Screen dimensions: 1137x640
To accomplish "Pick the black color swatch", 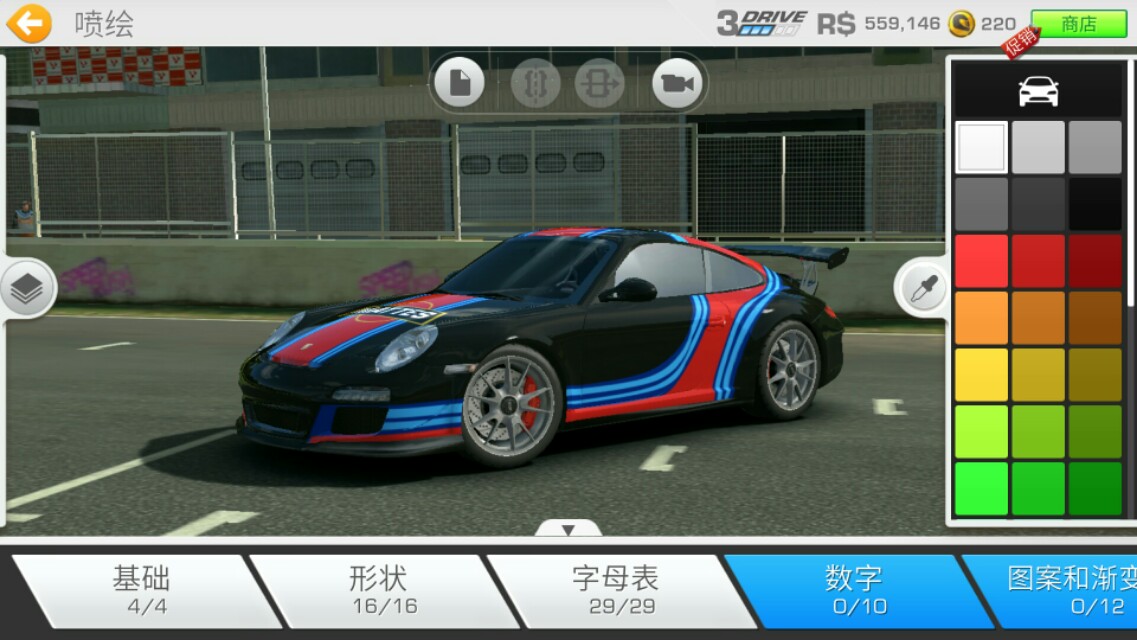I will pyautogui.click(x=1095, y=205).
